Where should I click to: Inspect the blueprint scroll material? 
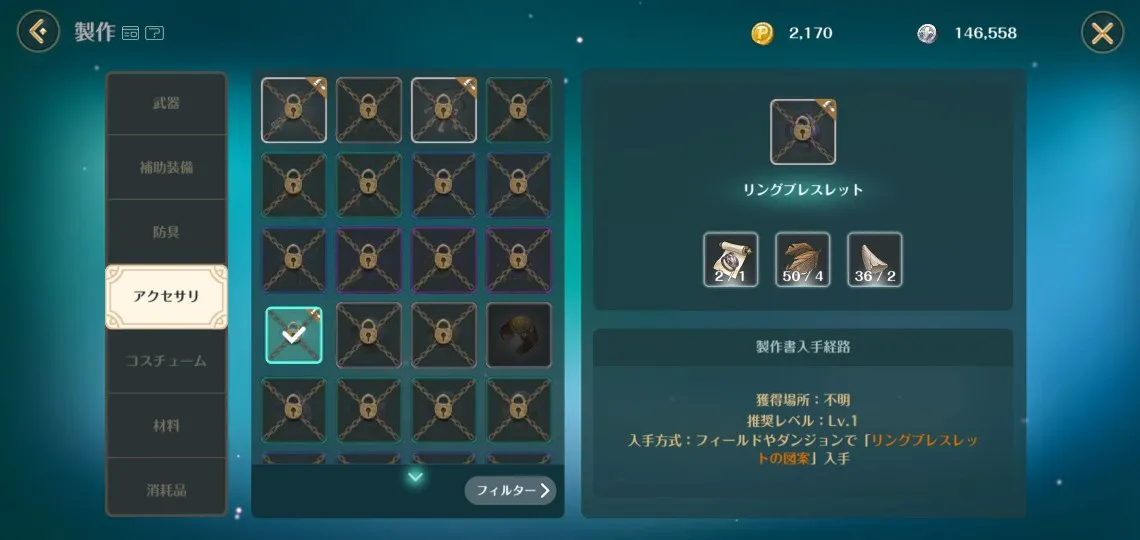pyautogui.click(x=731, y=260)
